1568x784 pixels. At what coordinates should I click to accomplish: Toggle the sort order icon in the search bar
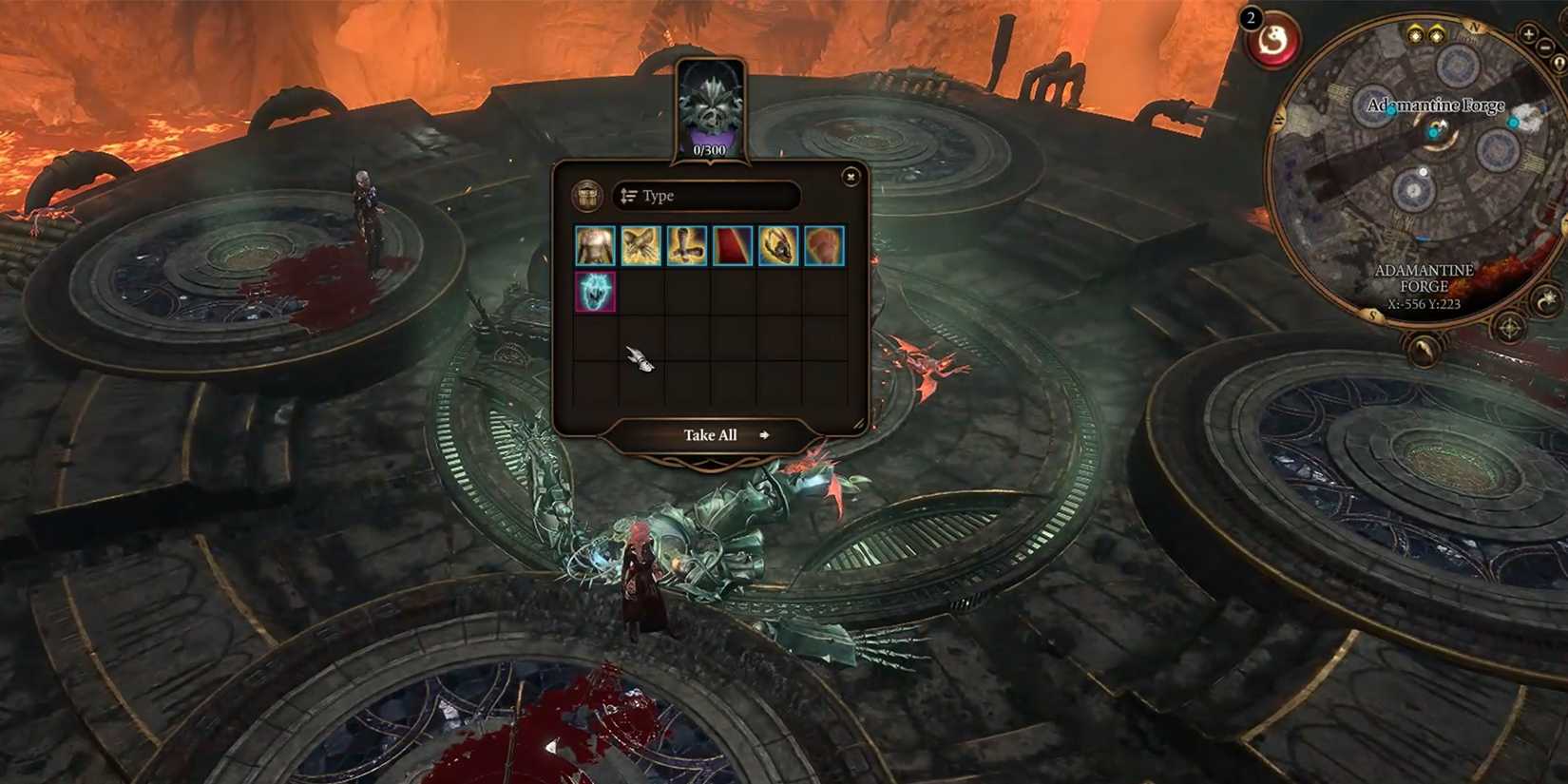628,195
